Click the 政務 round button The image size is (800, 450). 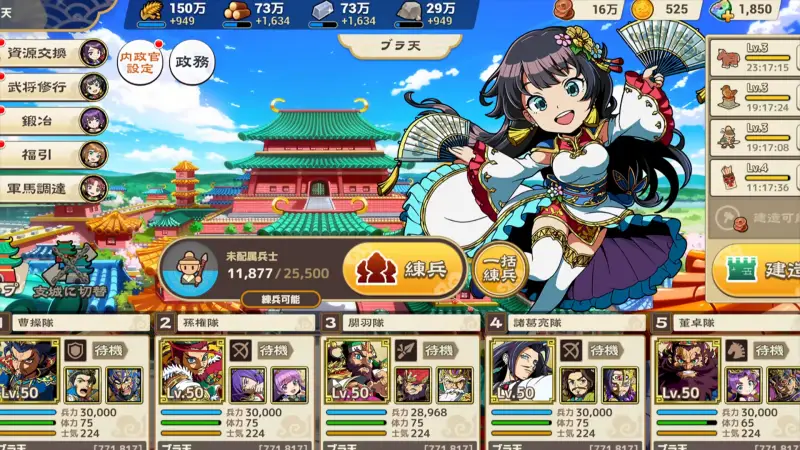tap(193, 62)
